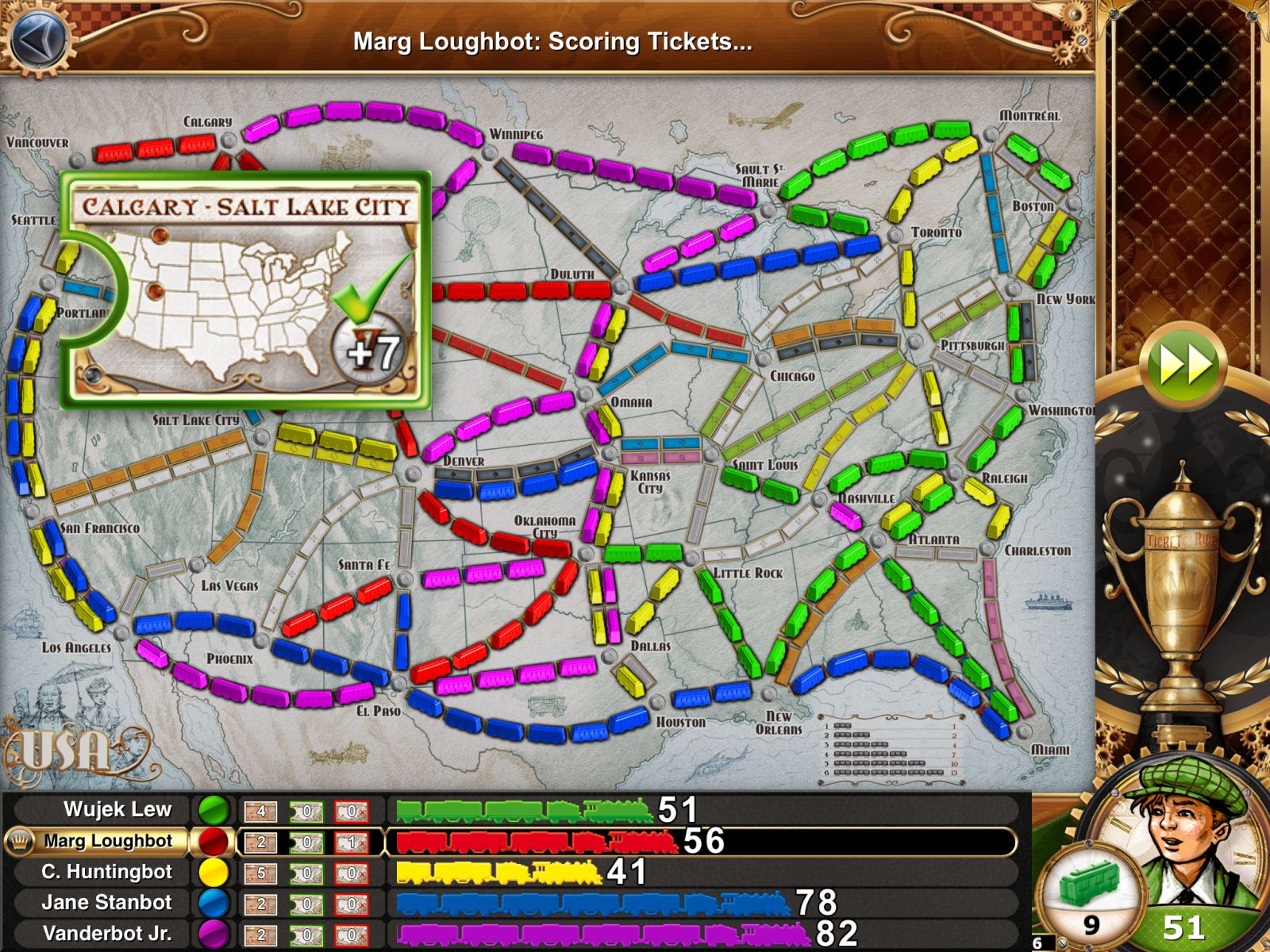The height and width of the screenshot is (952, 1270).
Task: Click the green train car counter
Action: click(x=1091, y=892)
